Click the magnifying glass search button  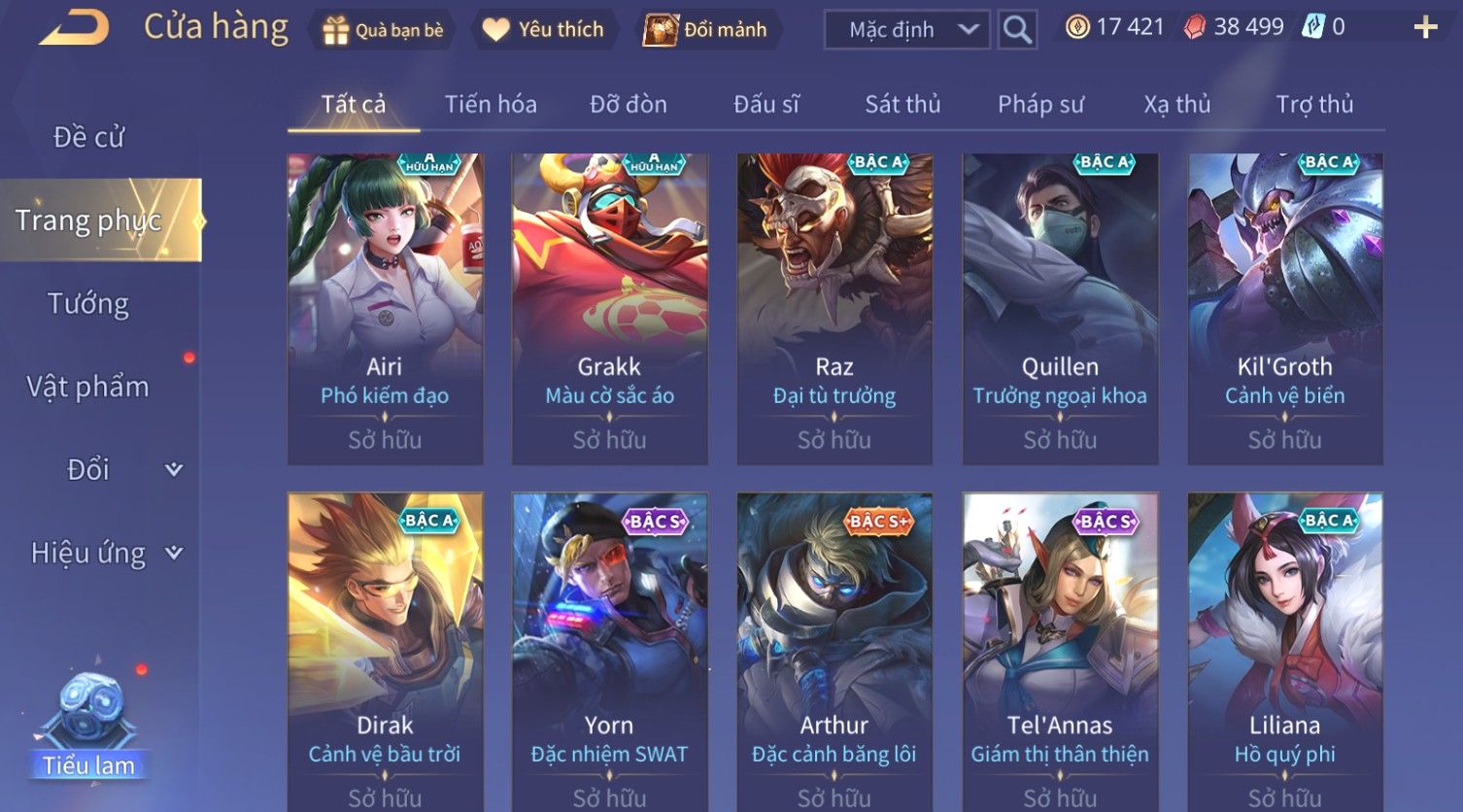pyautogui.click(x=1017, y=30)
